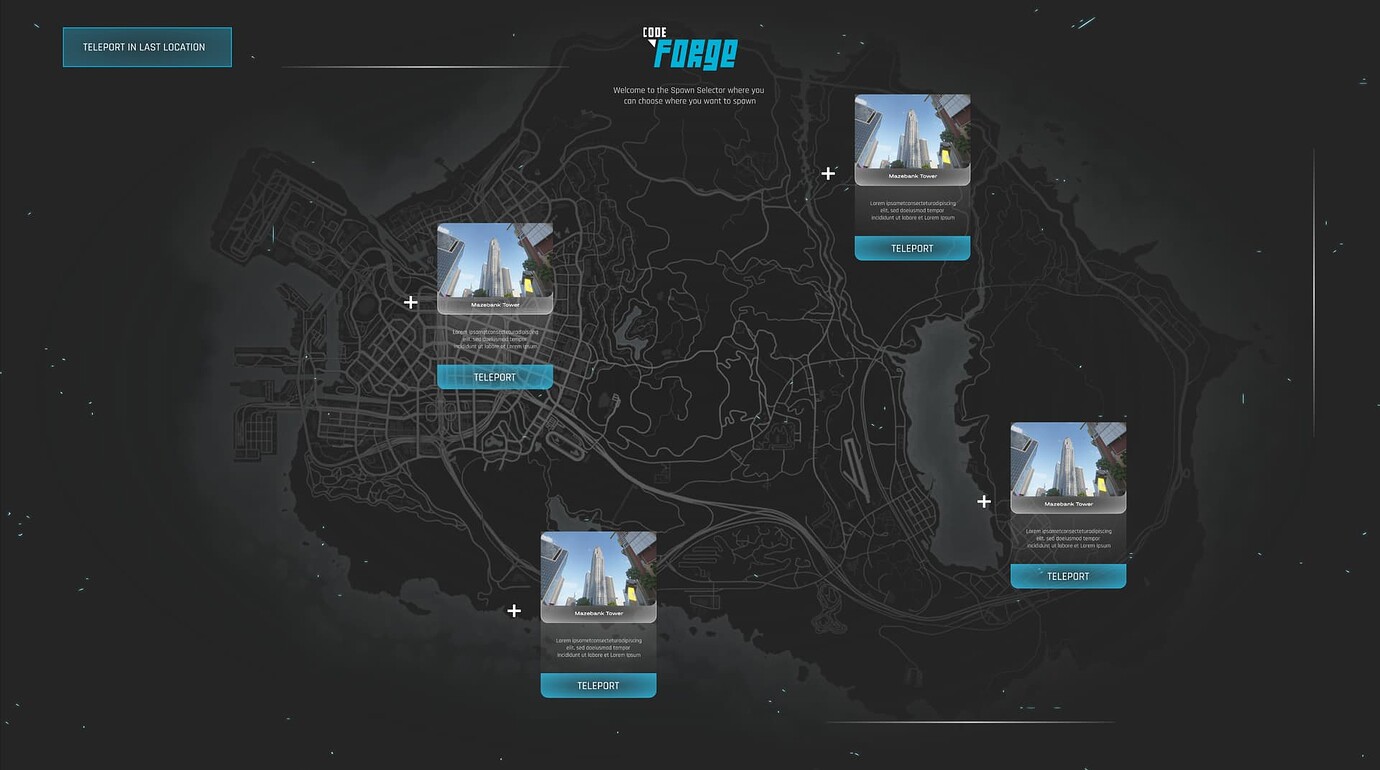Select the plus marker near the left spawn card
1380x770 pixels.
point(410,301)
